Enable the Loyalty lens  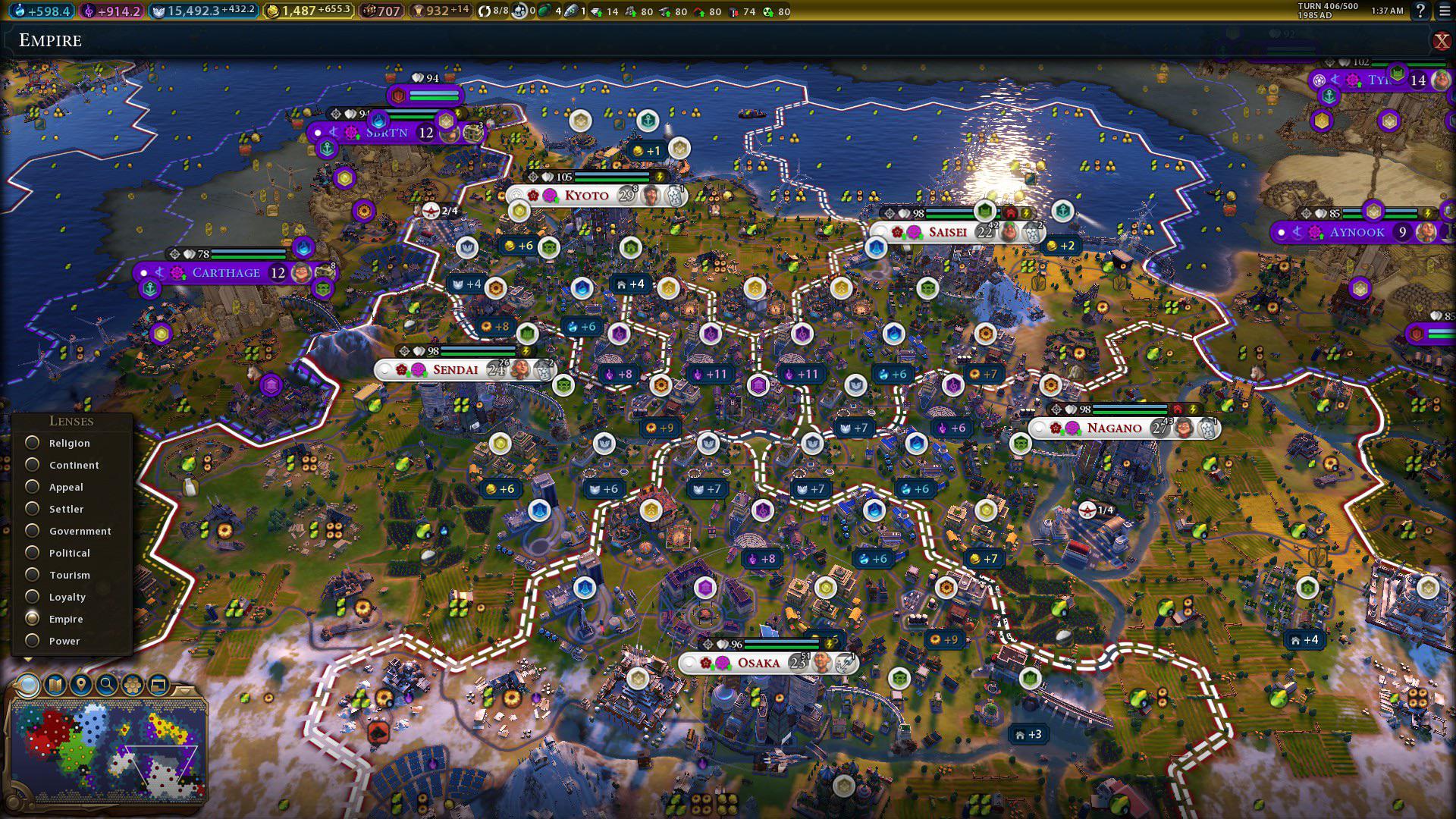(x=33, y=597)
